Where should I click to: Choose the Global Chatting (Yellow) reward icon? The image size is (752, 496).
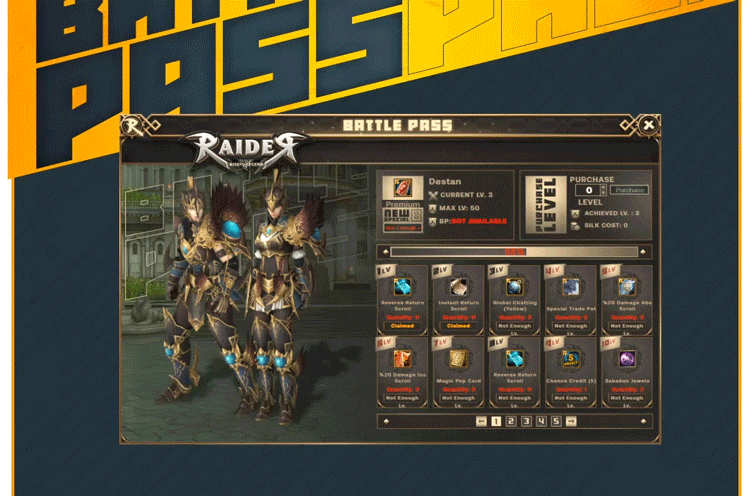(515, 286)
